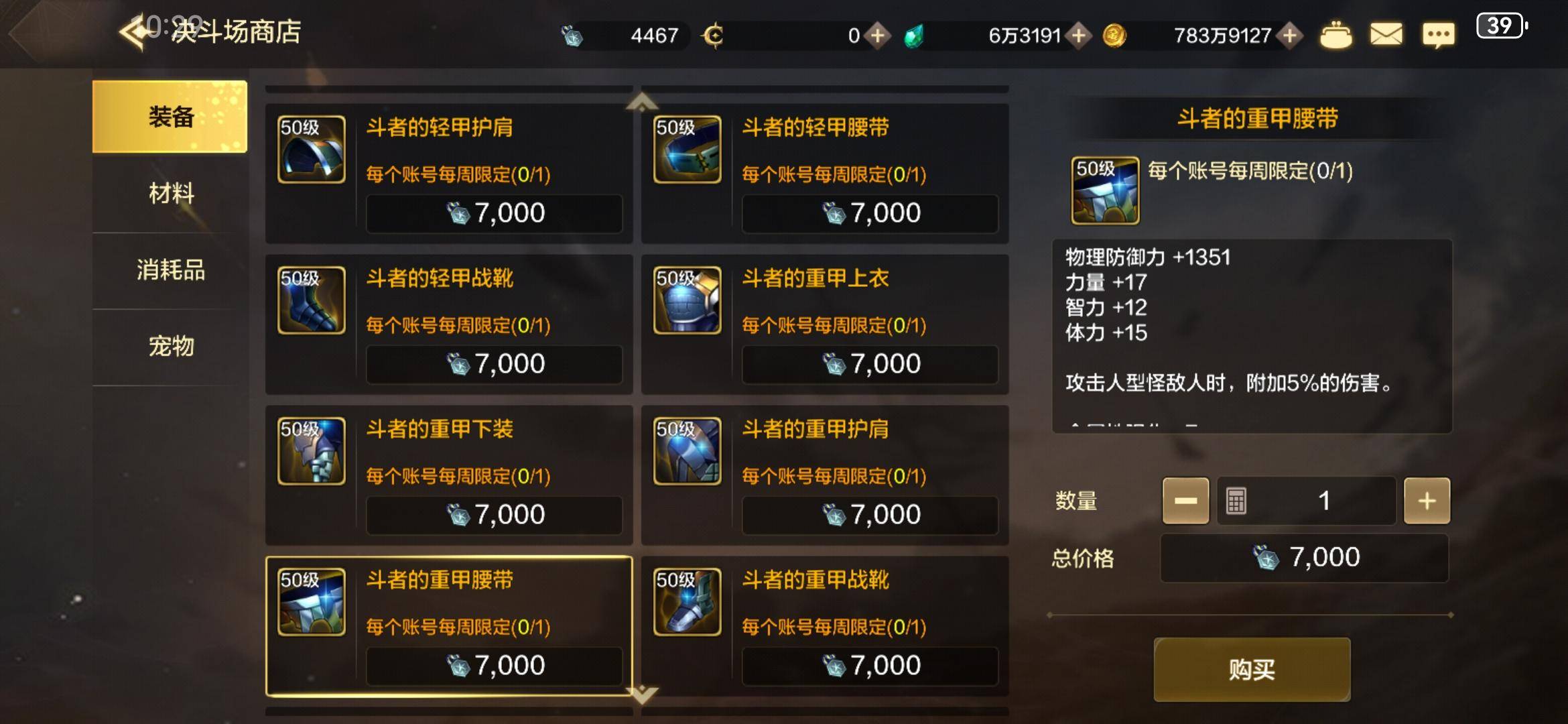Image resolution: width=1568 pixels, height=724 pixels.
Task: Click the gold coin currency icon
Action: point(1116,34)
